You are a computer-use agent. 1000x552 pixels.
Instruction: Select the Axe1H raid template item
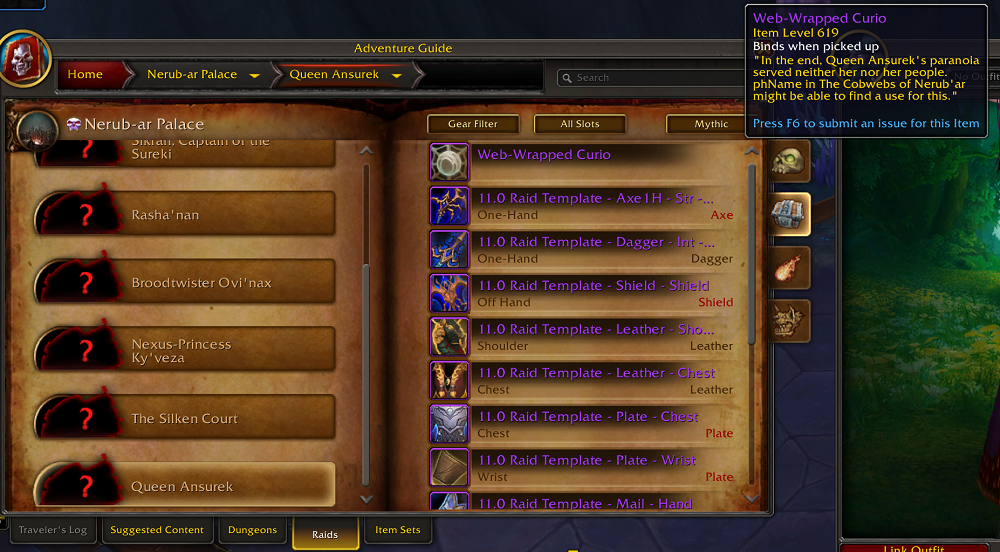click(585, 206)
